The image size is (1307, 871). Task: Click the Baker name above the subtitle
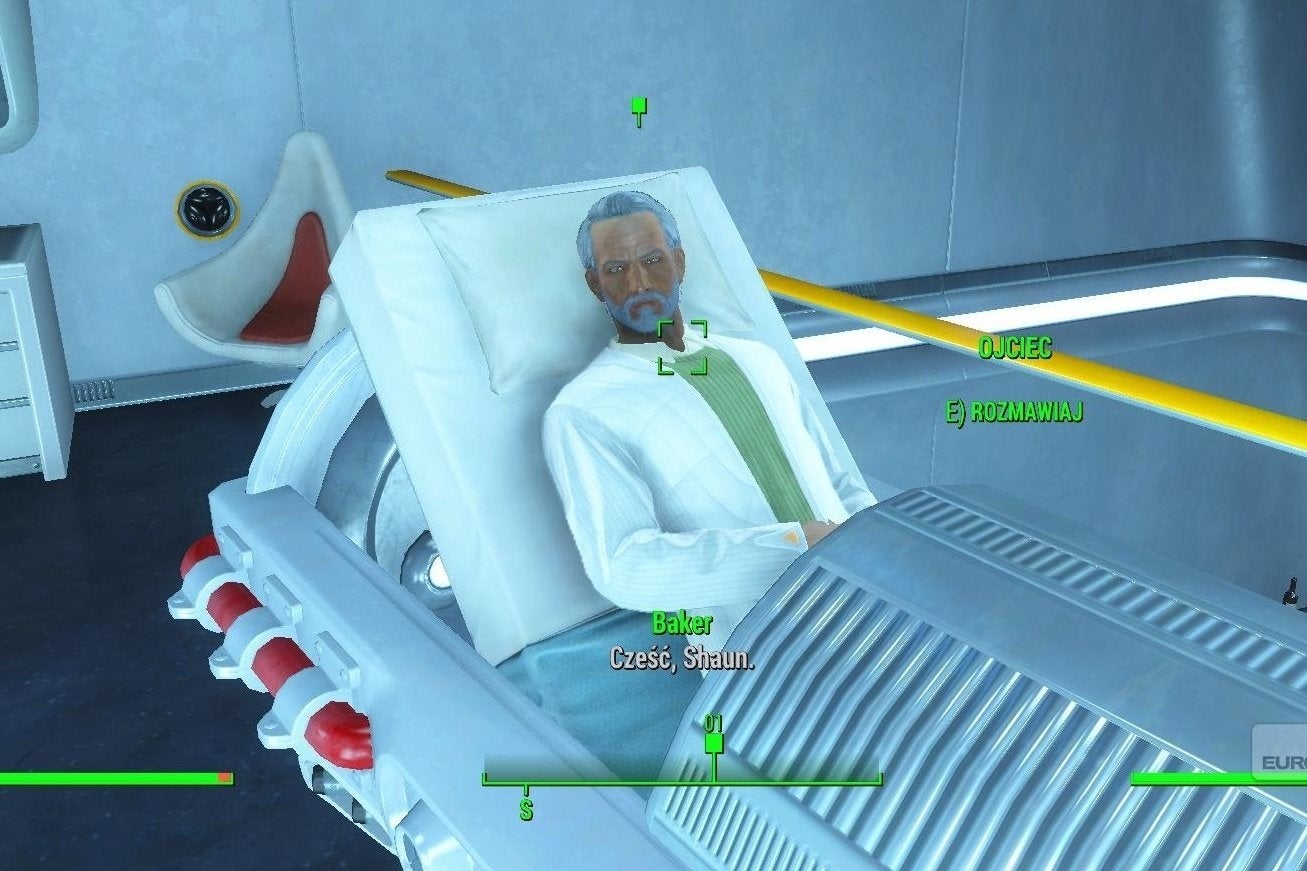click(x=682, y=625)
